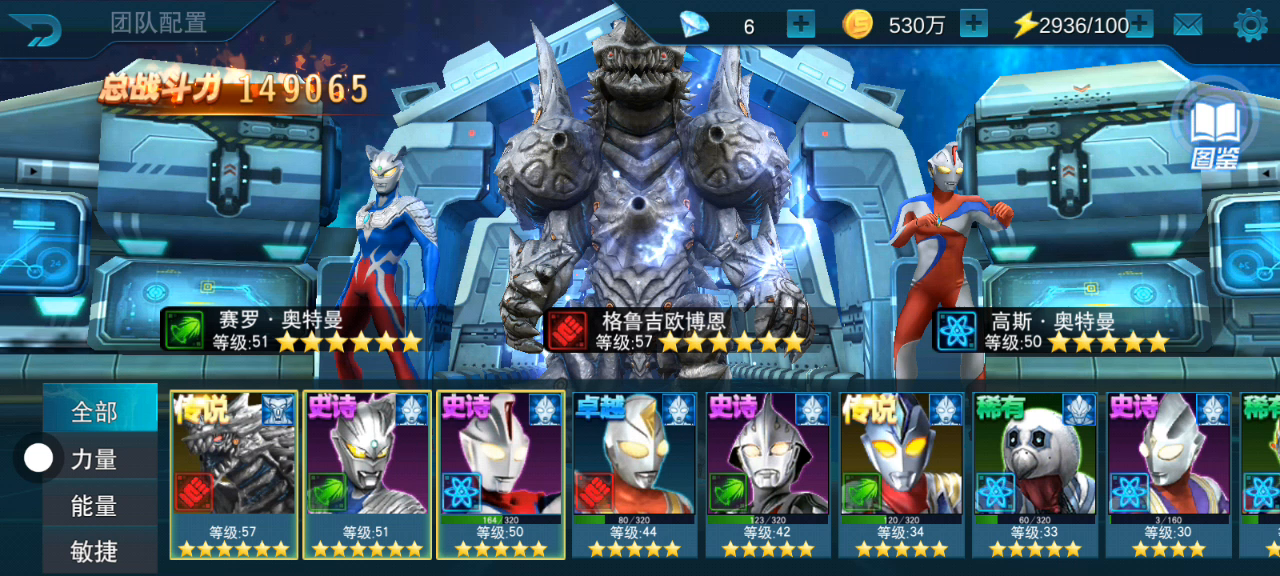Viewport: 1280px width, 576px height.
Task: Switch to the 敏捷 filter tab
Action: coord(96,550)
